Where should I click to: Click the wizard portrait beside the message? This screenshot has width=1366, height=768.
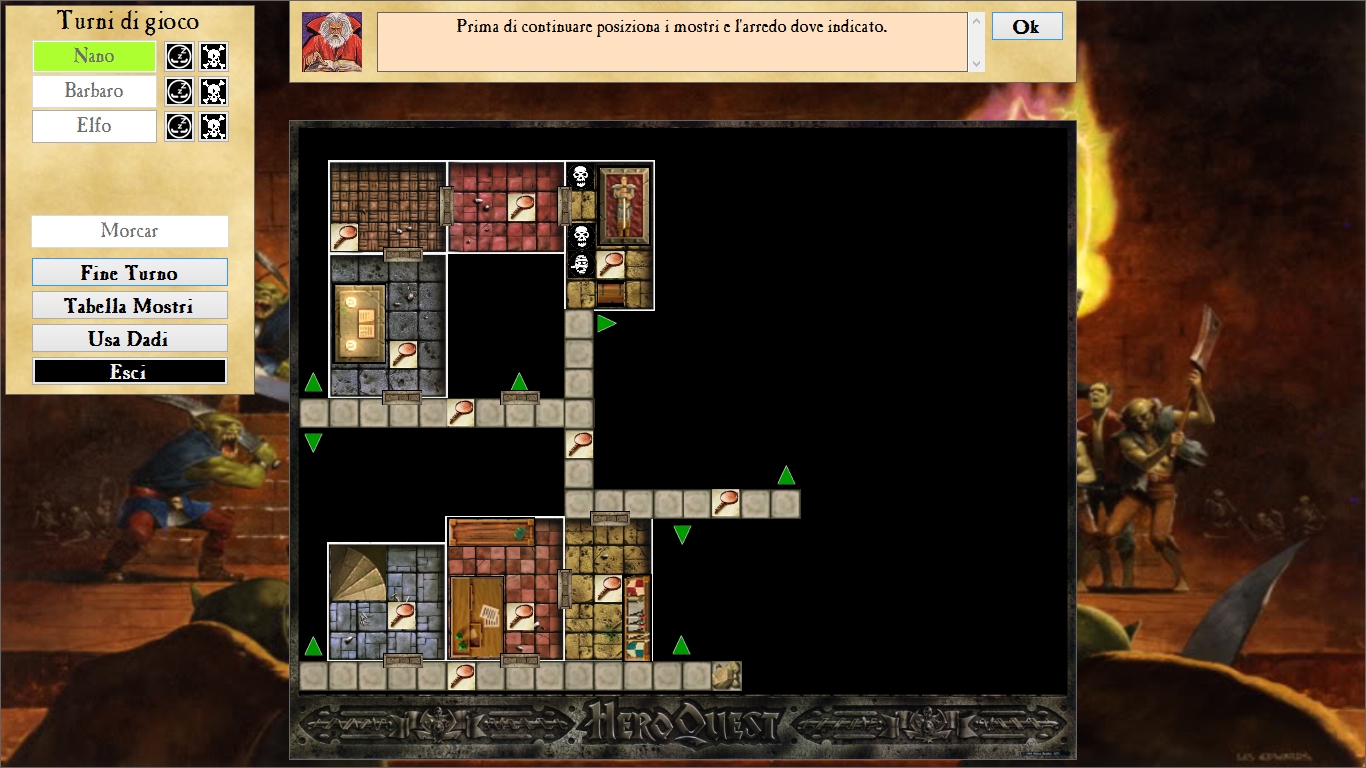point(332,42)
